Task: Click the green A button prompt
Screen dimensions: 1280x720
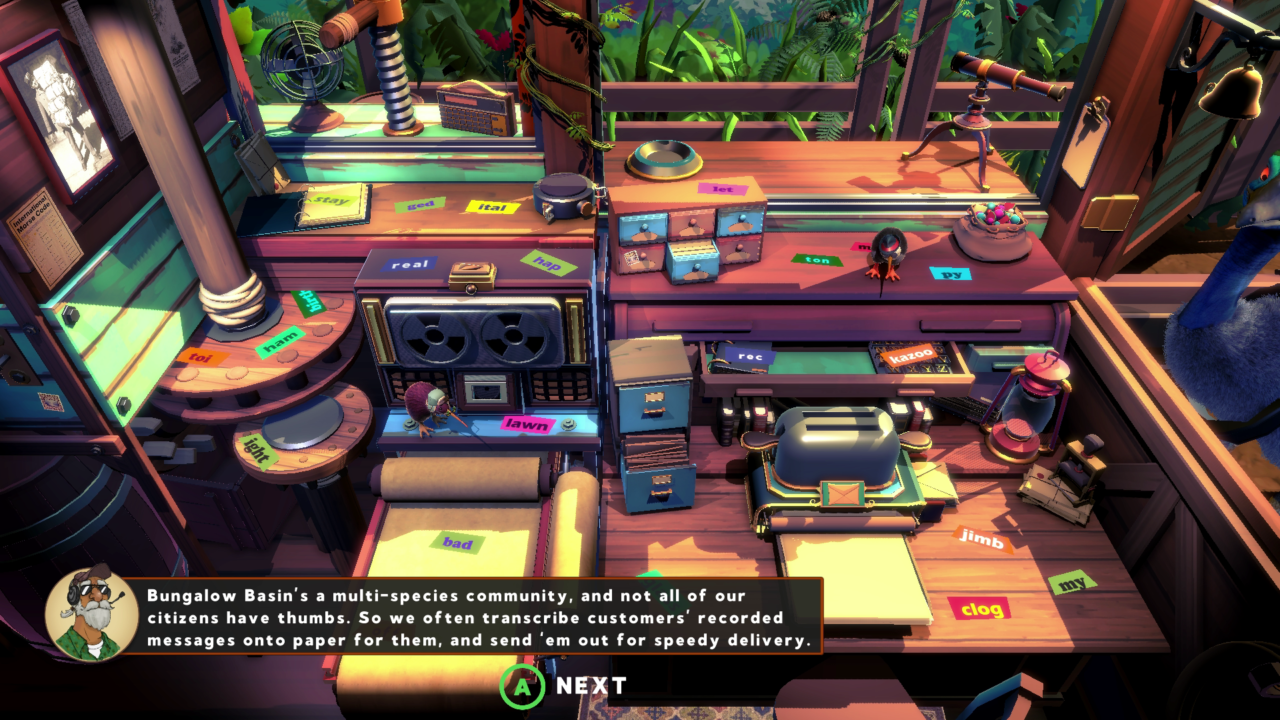Action: 524,686
